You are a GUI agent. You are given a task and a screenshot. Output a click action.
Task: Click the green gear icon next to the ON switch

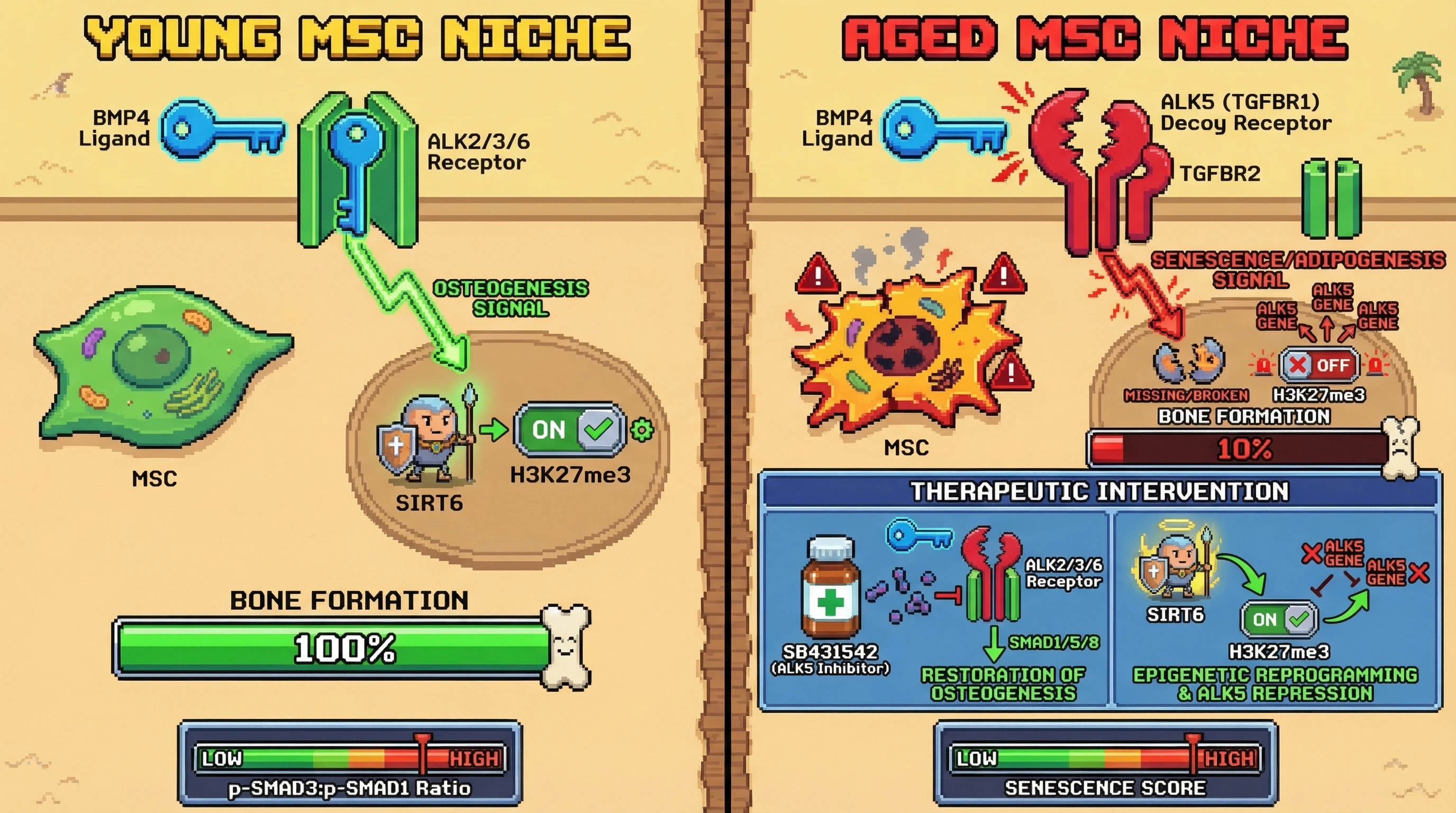point(642,430)
